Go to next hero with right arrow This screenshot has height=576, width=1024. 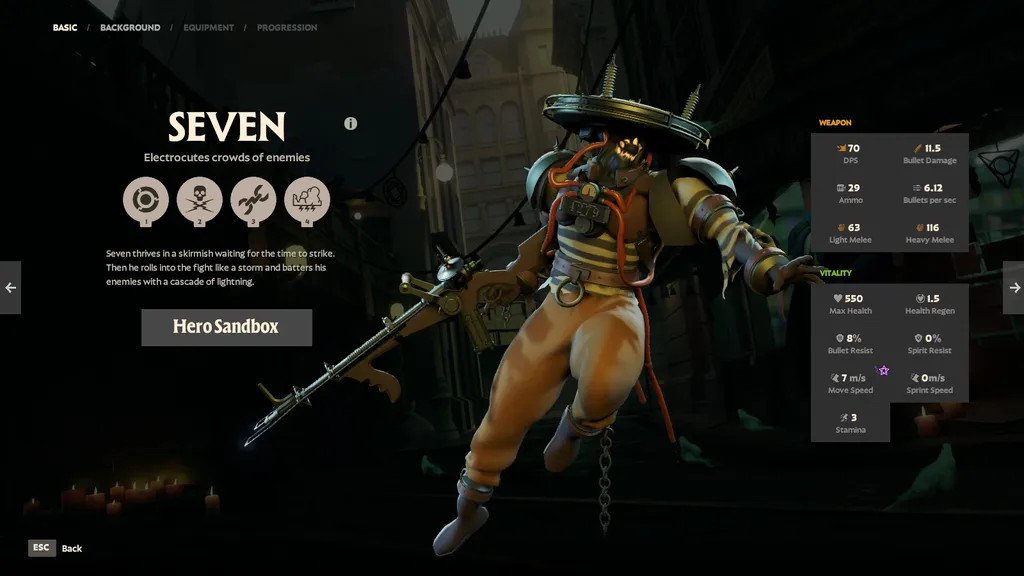point(1013,288)
